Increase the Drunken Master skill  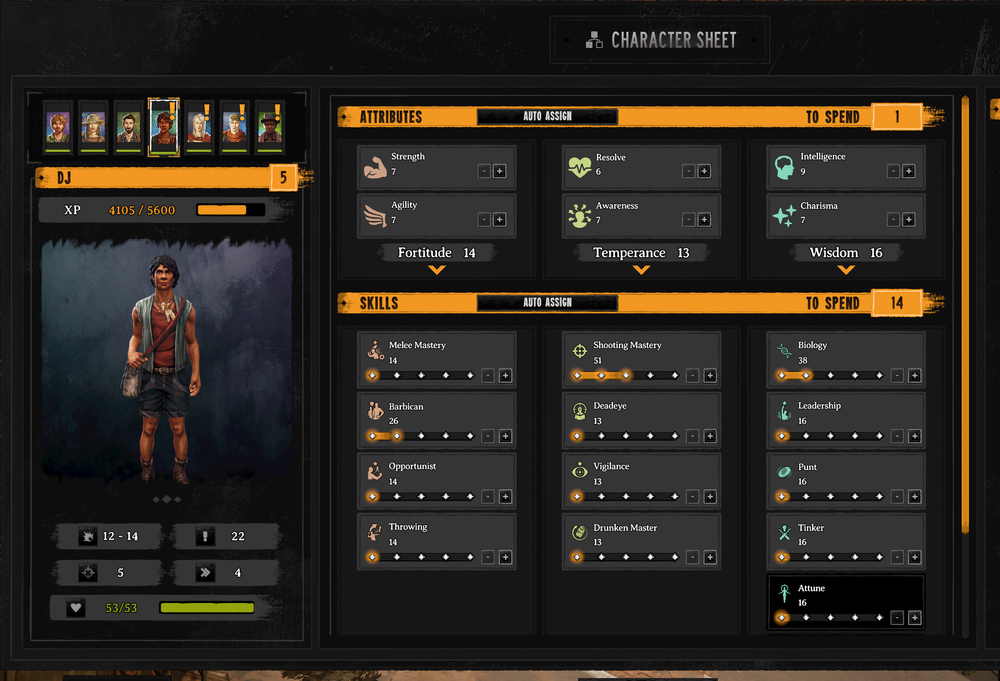710,557
